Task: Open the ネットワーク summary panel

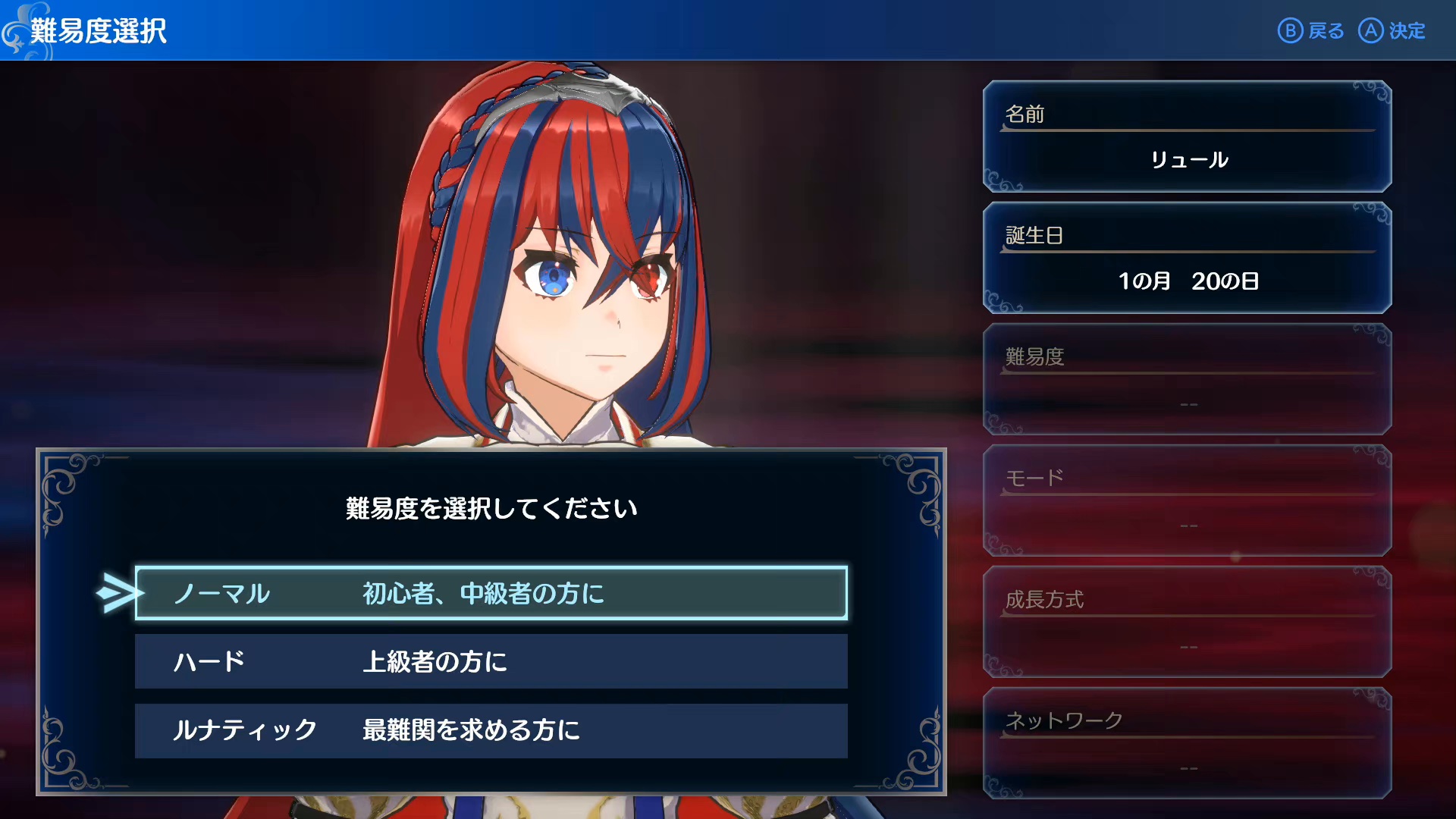Action: coord(1187,744)
